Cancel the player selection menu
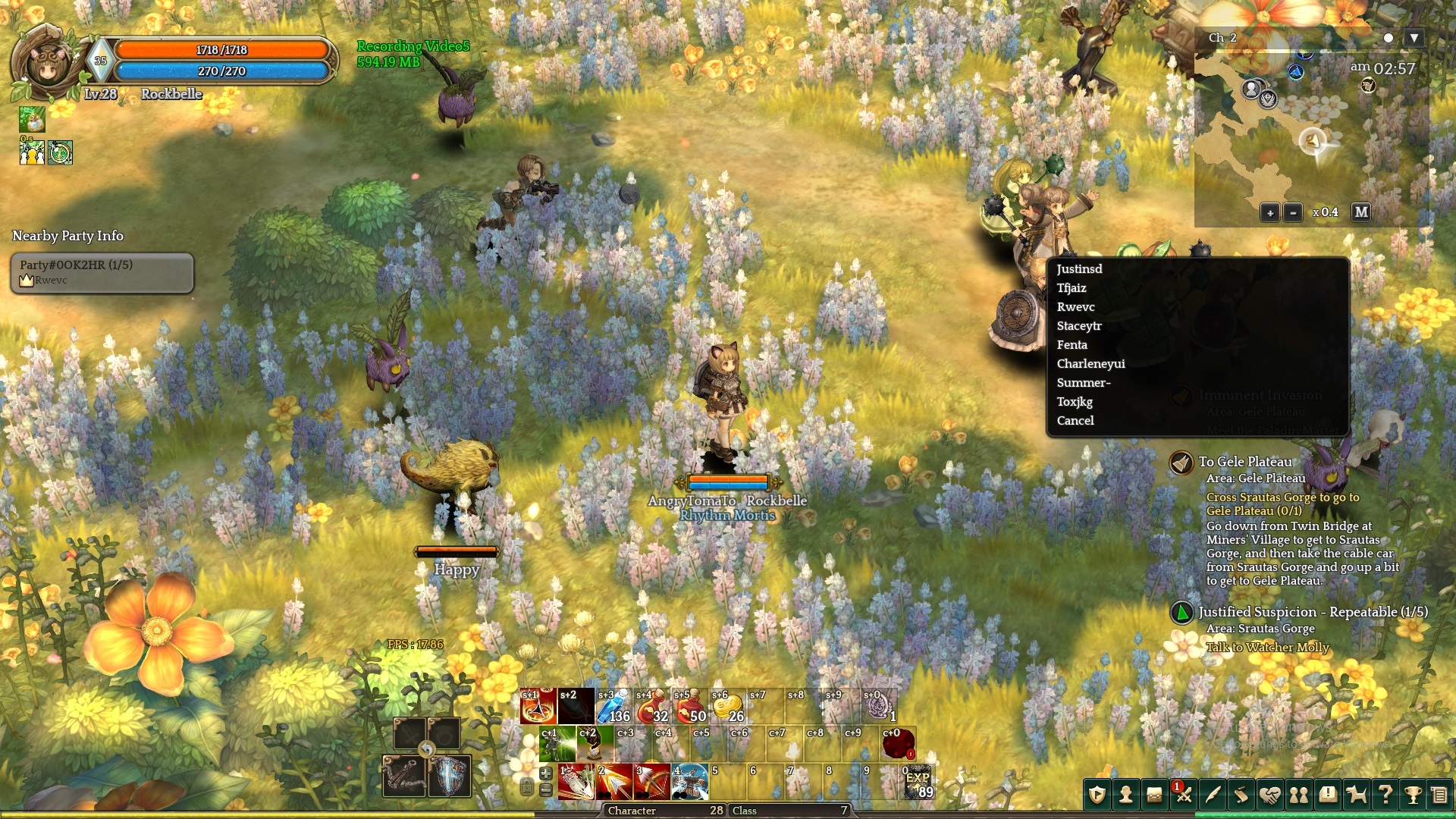 click(1075, 421)
